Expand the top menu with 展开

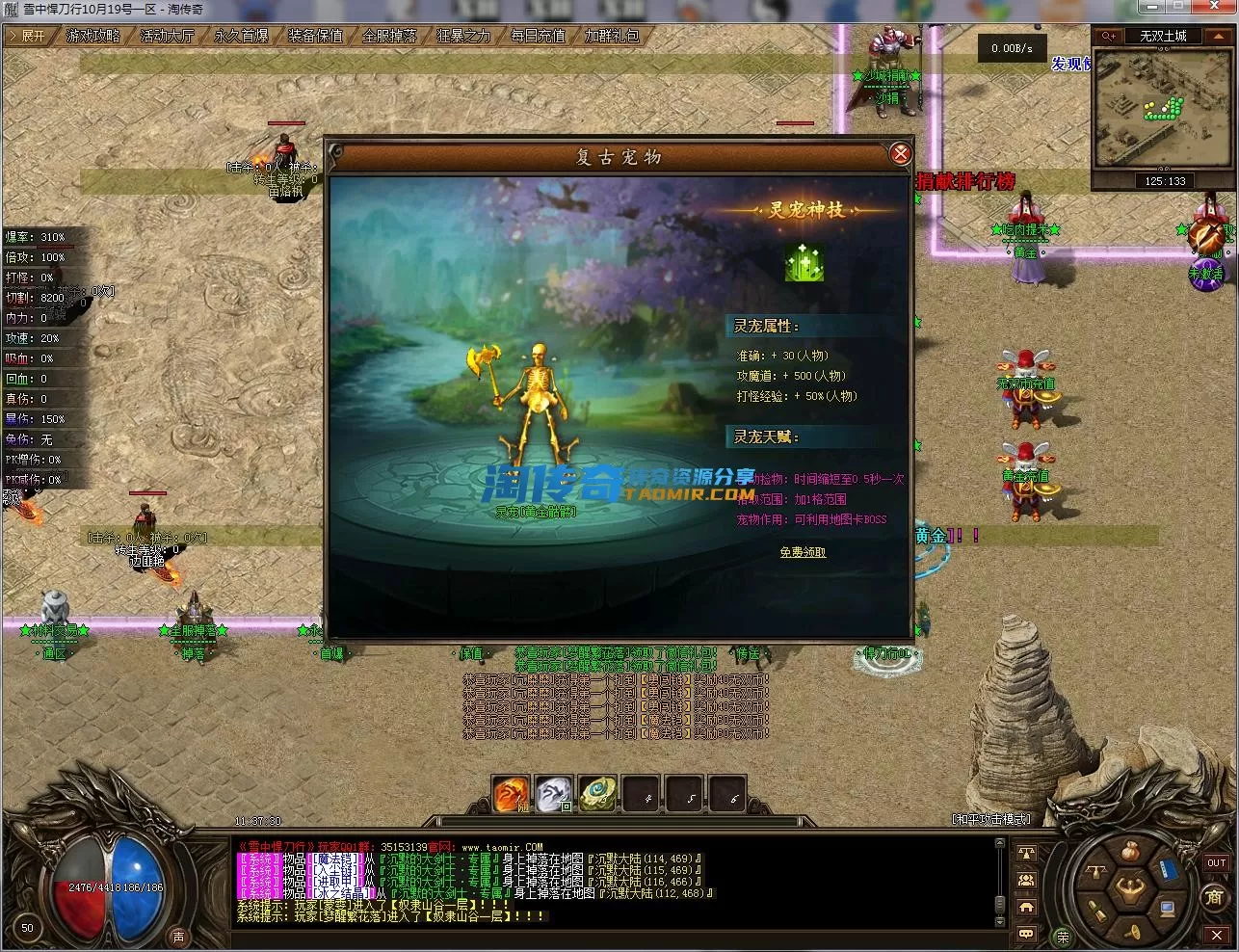pyautogui.click(x=29, y=36)
